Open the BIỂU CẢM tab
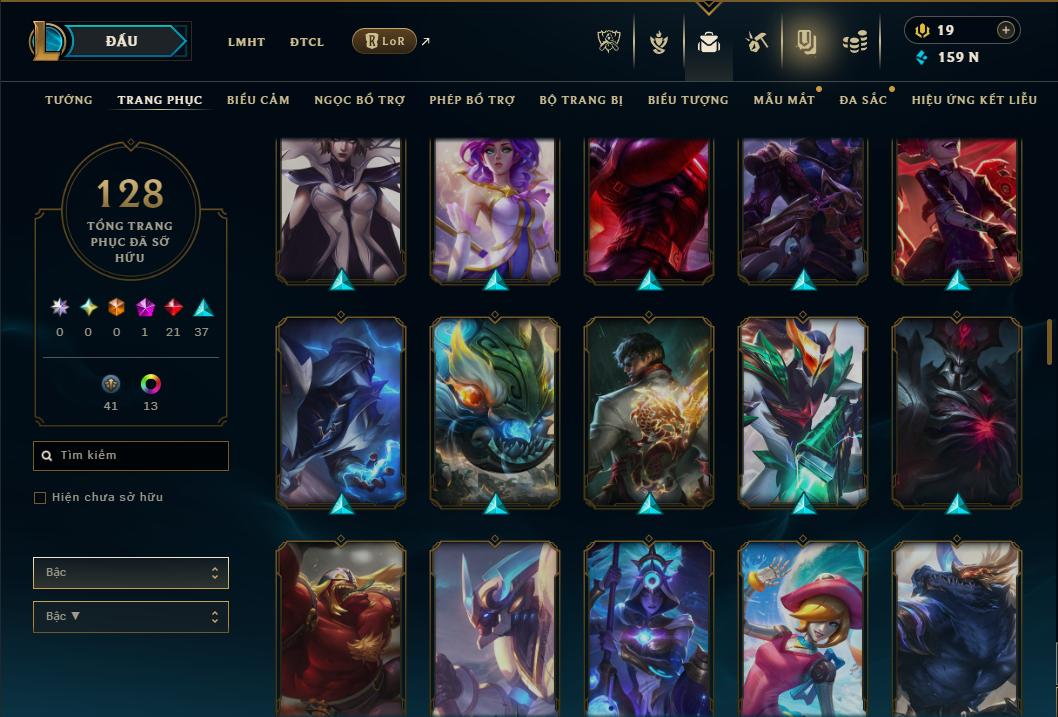The width and height of the screenshot is (1058, 717). [x=258, y=100]
